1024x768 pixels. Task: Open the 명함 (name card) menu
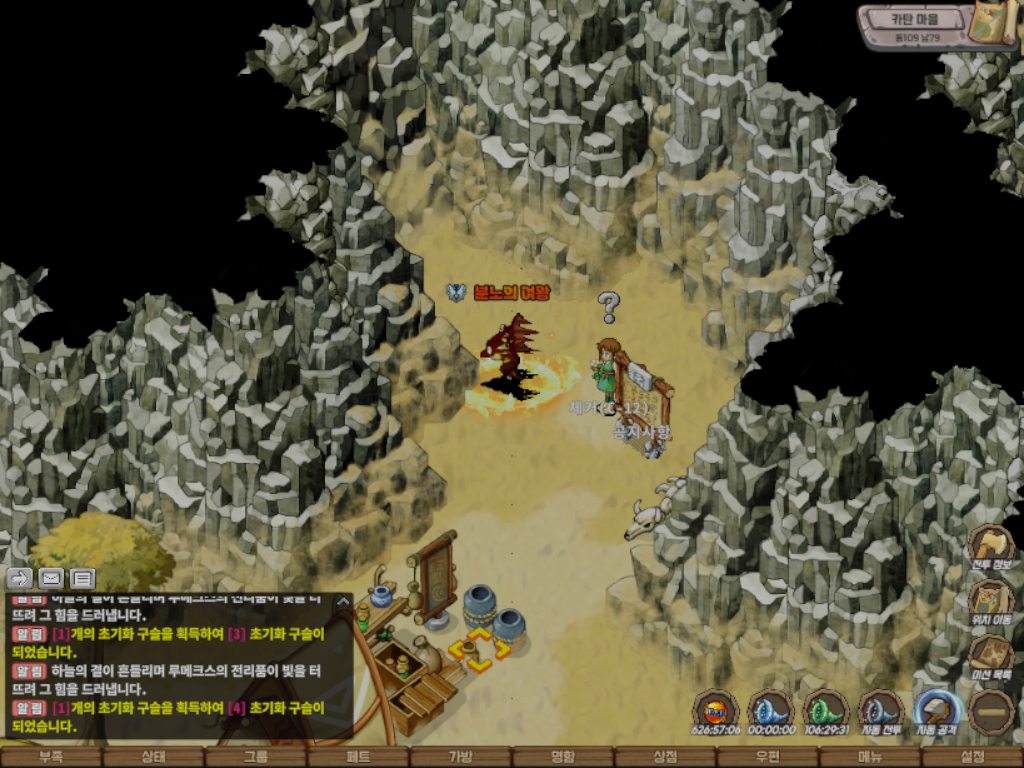[563, 757]
